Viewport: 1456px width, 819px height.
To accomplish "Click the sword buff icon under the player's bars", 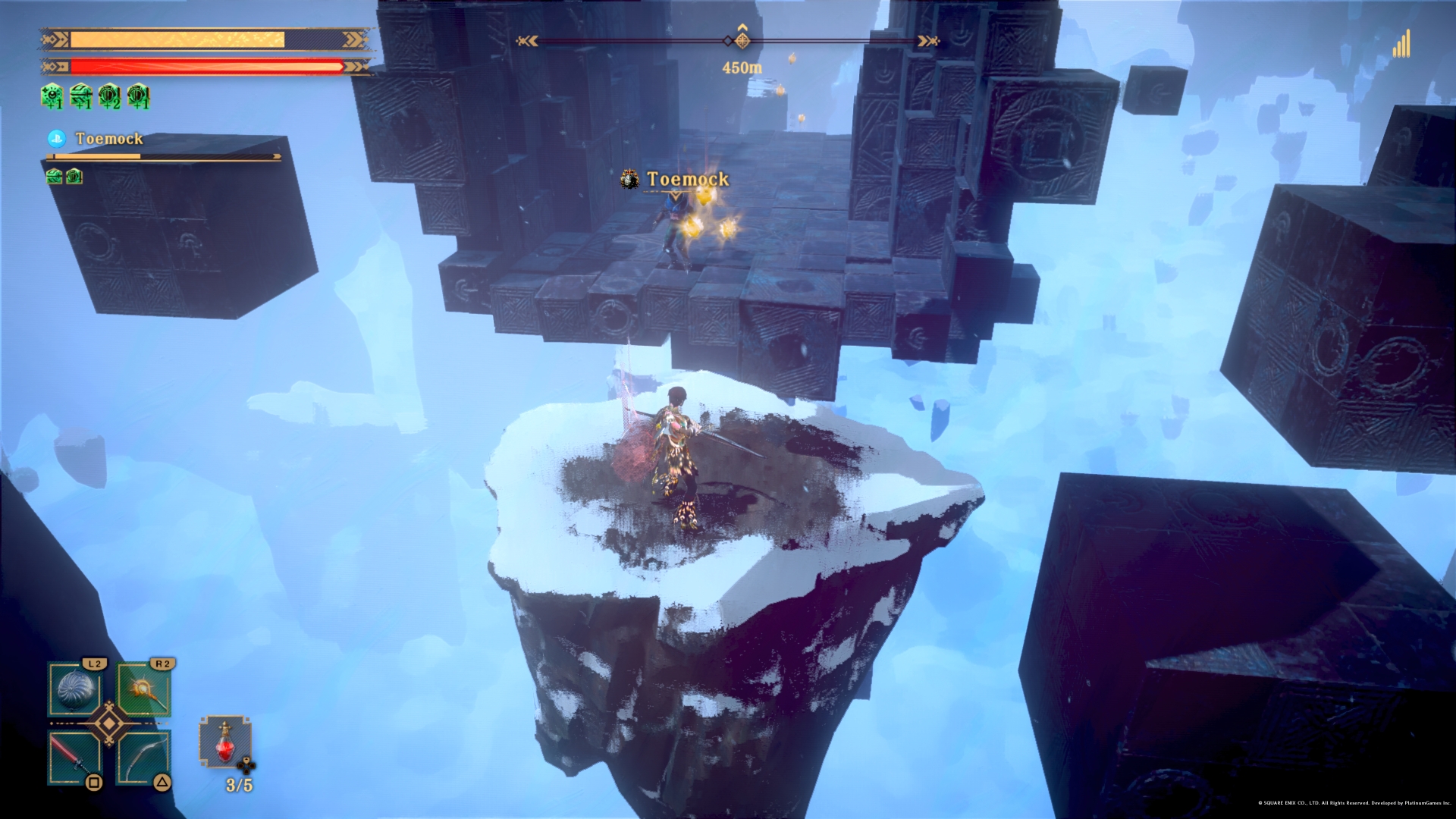I will [x=80, y=96].
